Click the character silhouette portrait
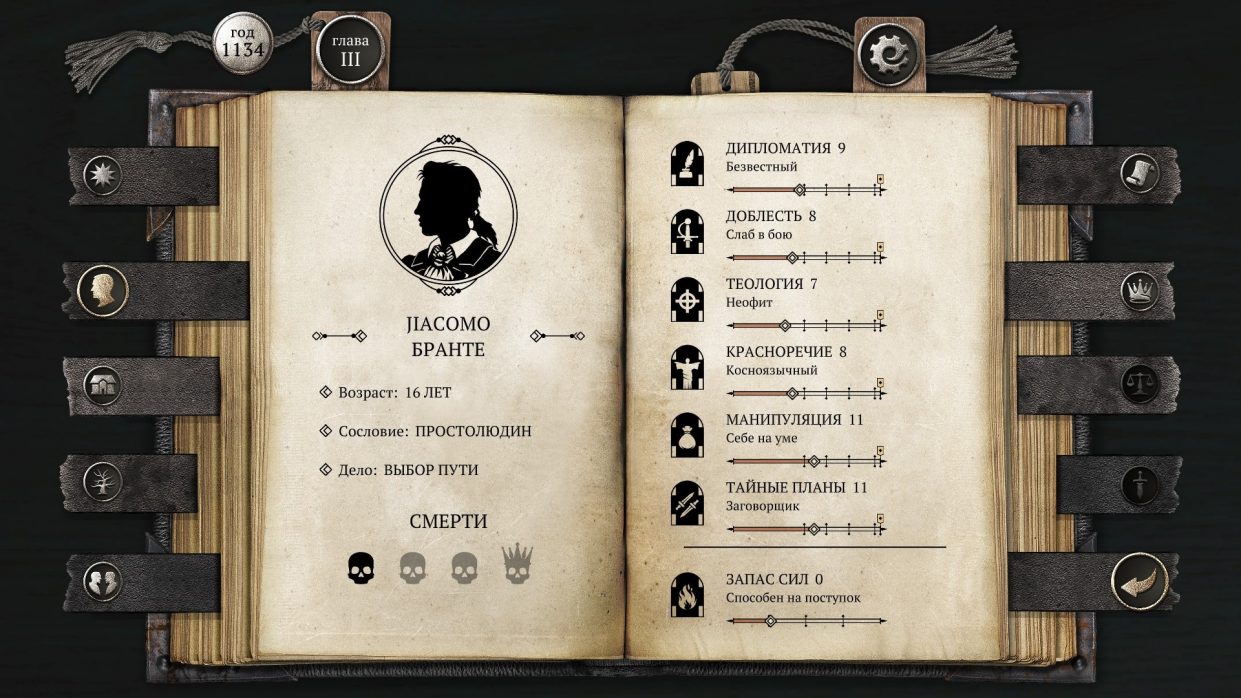 click(x=448, y=212)
